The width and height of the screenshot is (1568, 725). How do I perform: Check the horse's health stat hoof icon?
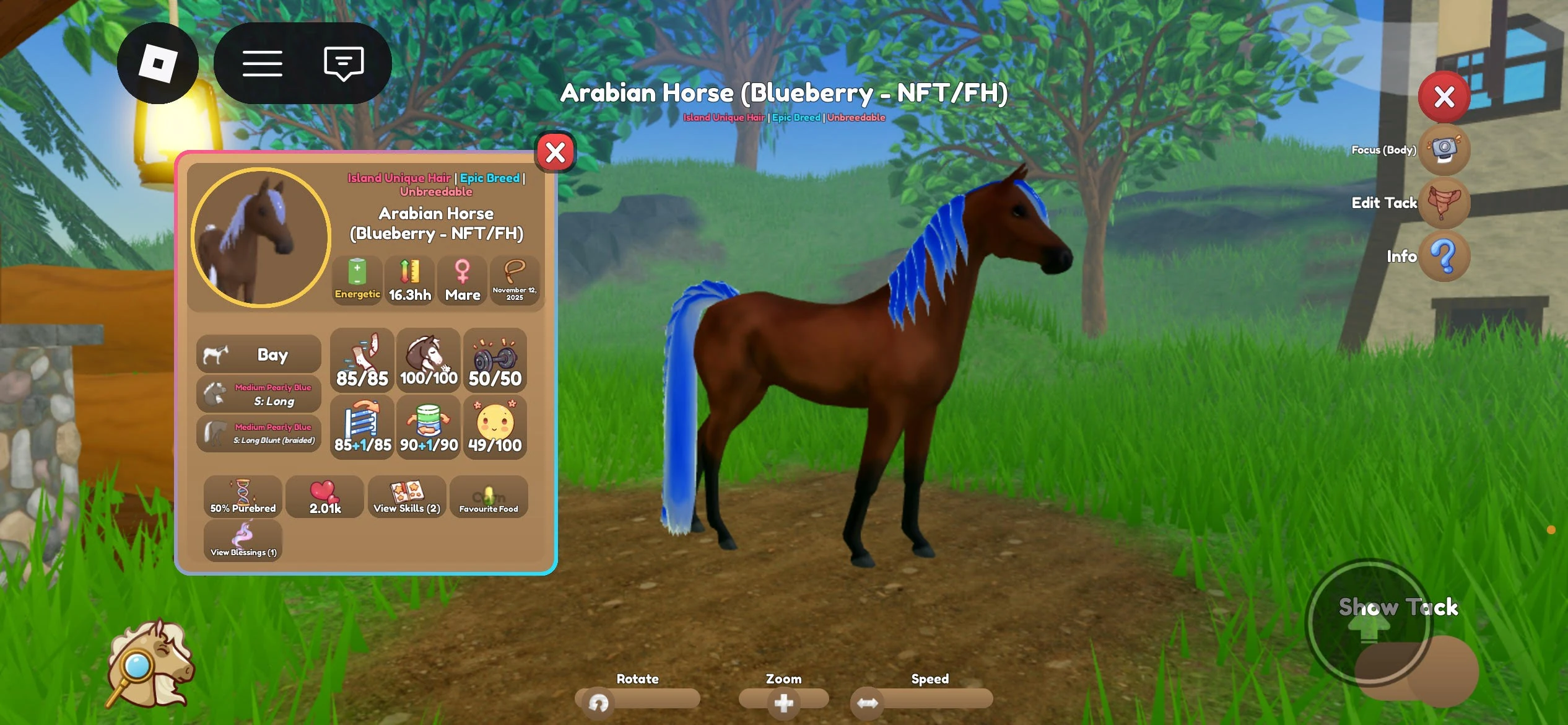(362, 359)
